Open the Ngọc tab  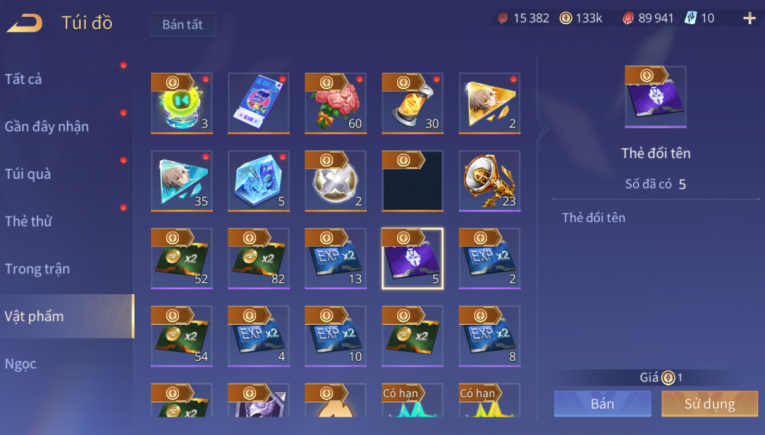(21, 363)
